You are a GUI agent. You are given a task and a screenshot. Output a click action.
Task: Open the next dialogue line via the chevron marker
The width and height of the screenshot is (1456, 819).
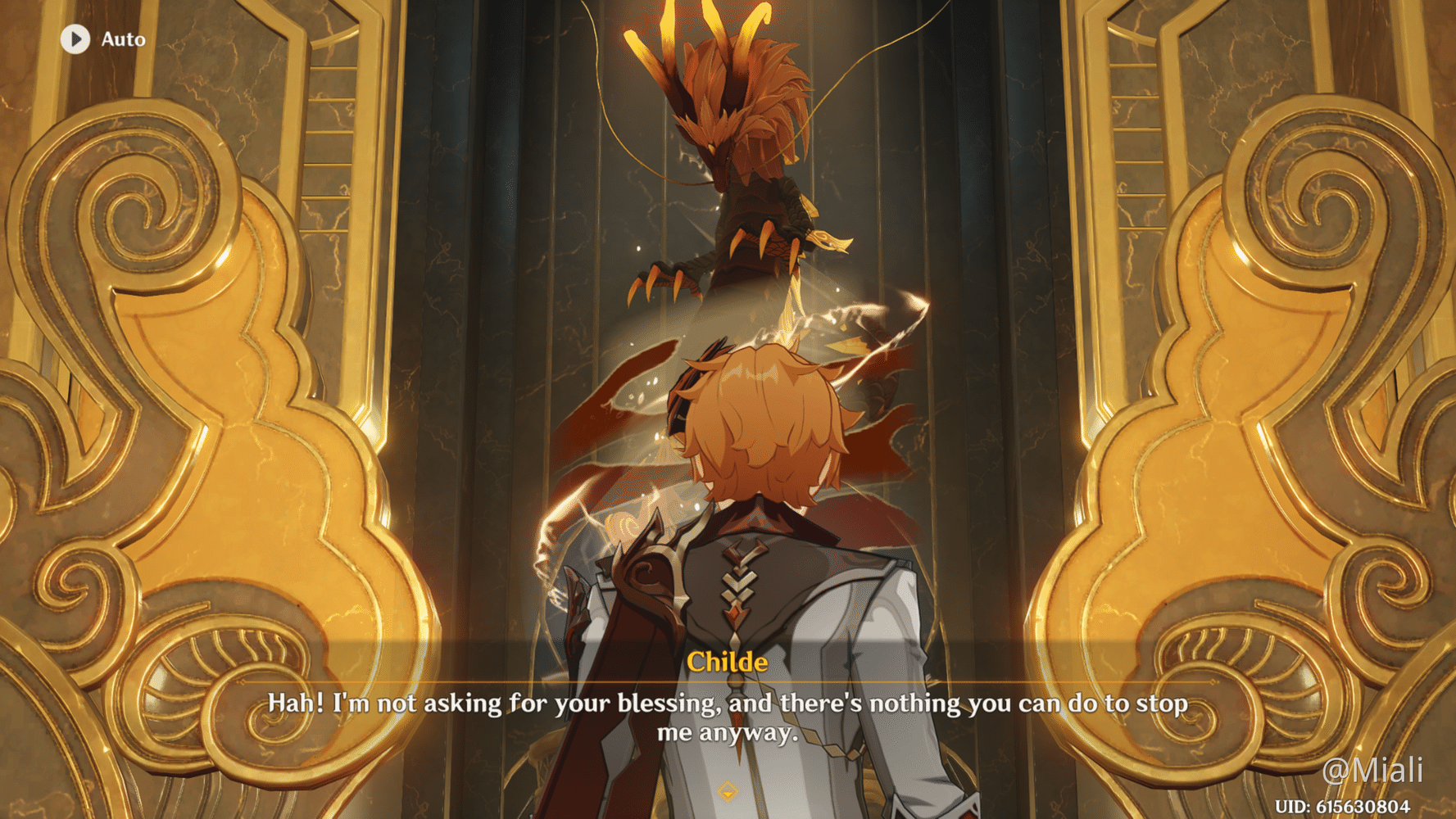click(726, 791)
